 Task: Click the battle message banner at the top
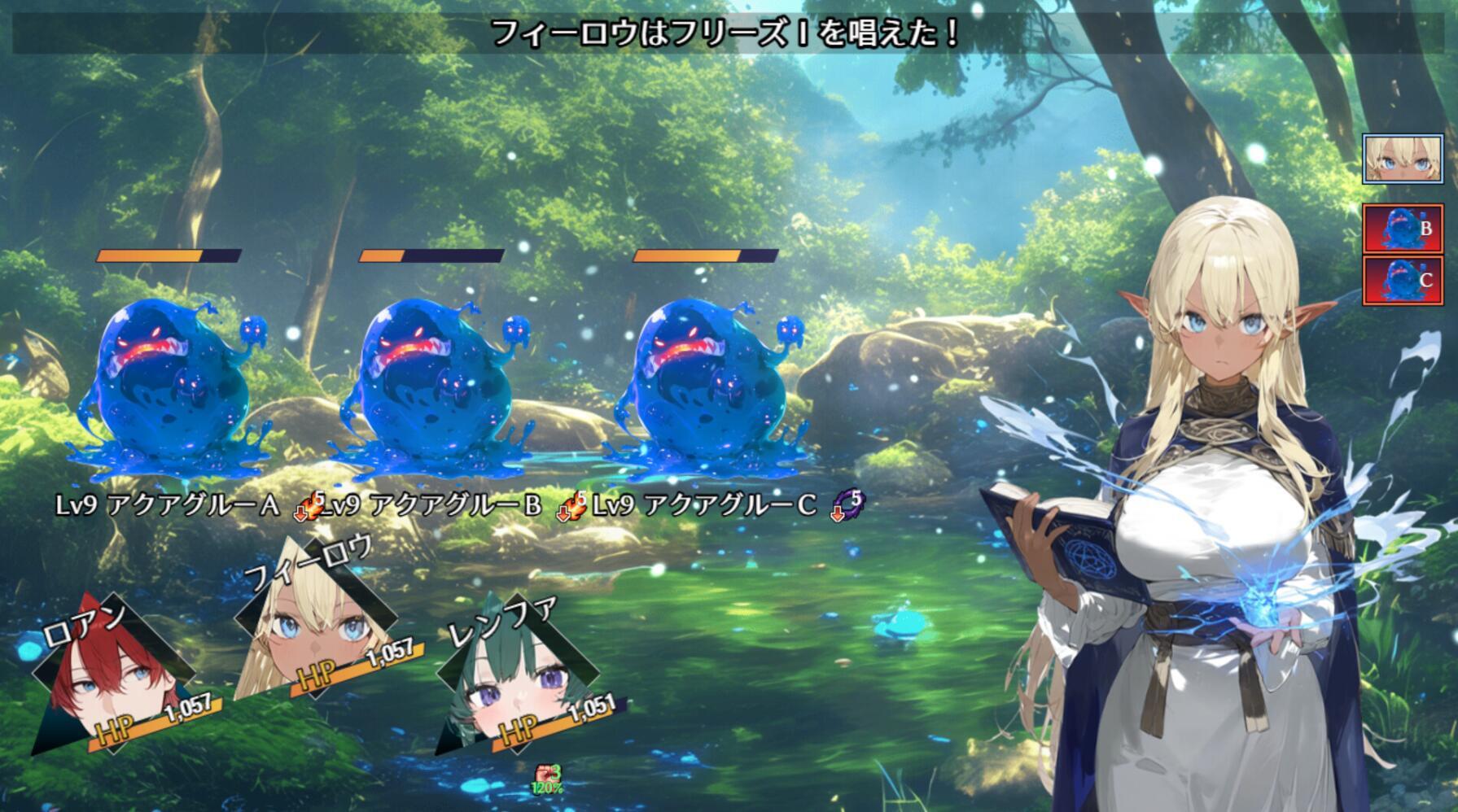723,33
